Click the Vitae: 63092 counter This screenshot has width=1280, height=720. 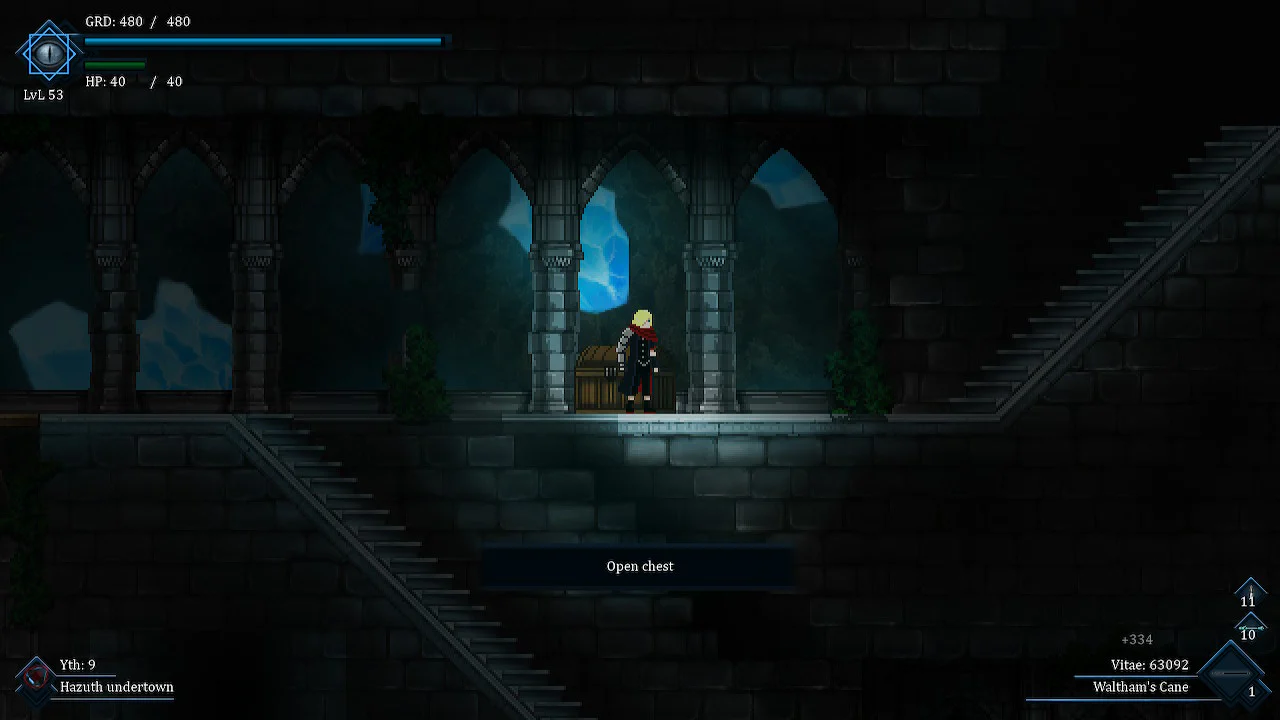1150,664
